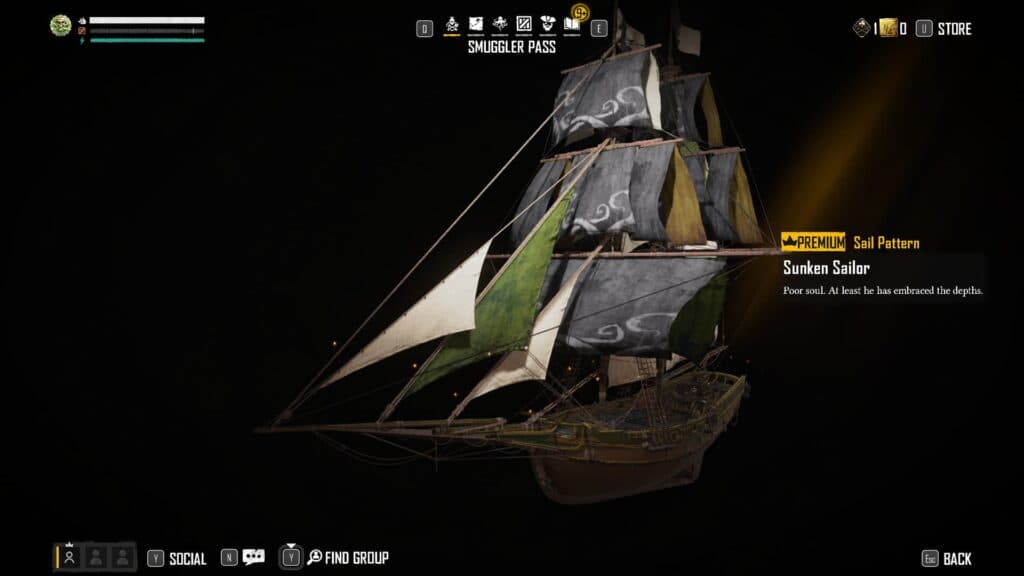Viewport: 1024px width, 576px height.
Task: Switch to the octopus tab icon
Action: coord(500,24)
